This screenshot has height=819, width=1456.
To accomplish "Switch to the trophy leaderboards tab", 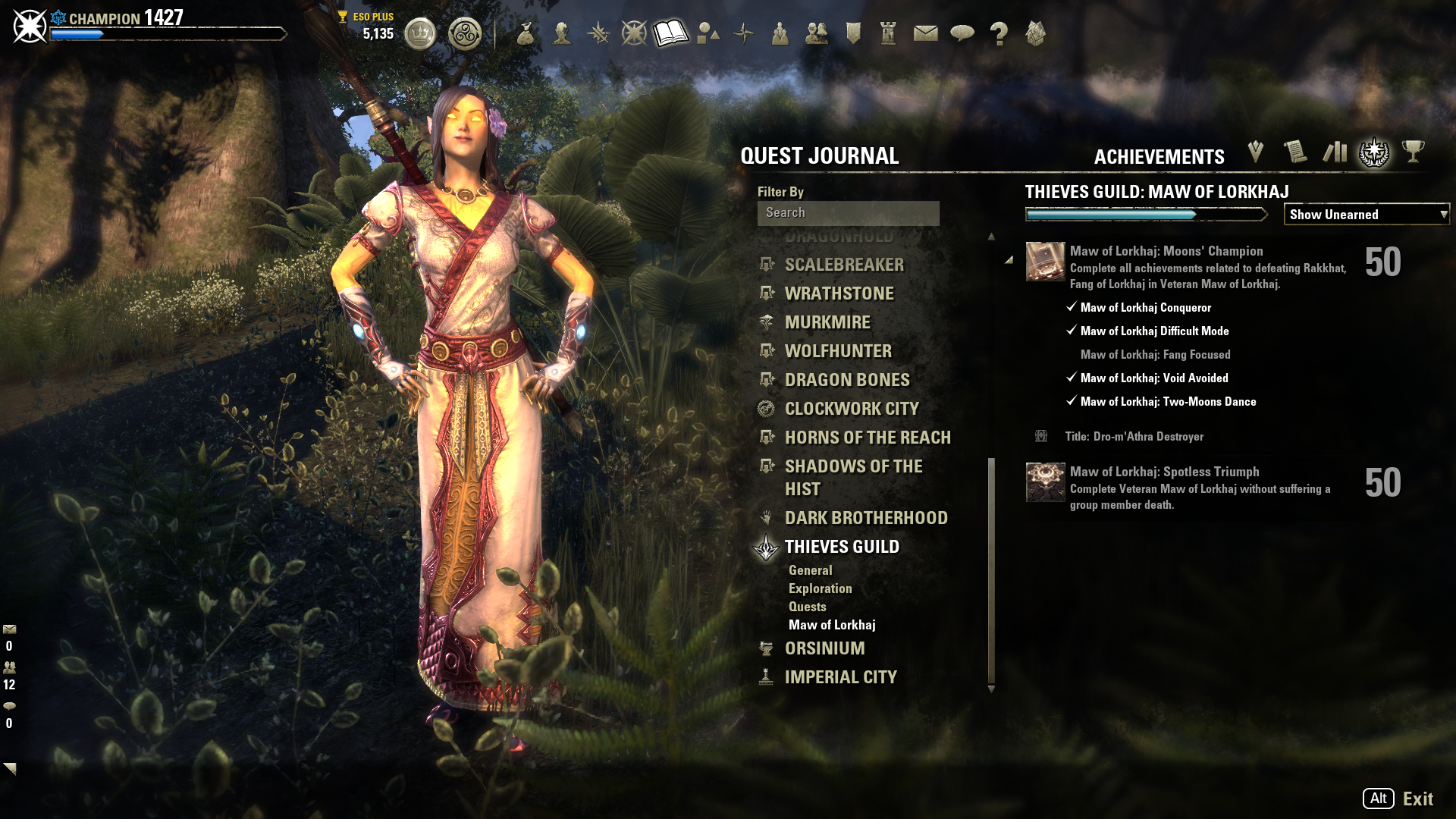I will (1413, 152).
